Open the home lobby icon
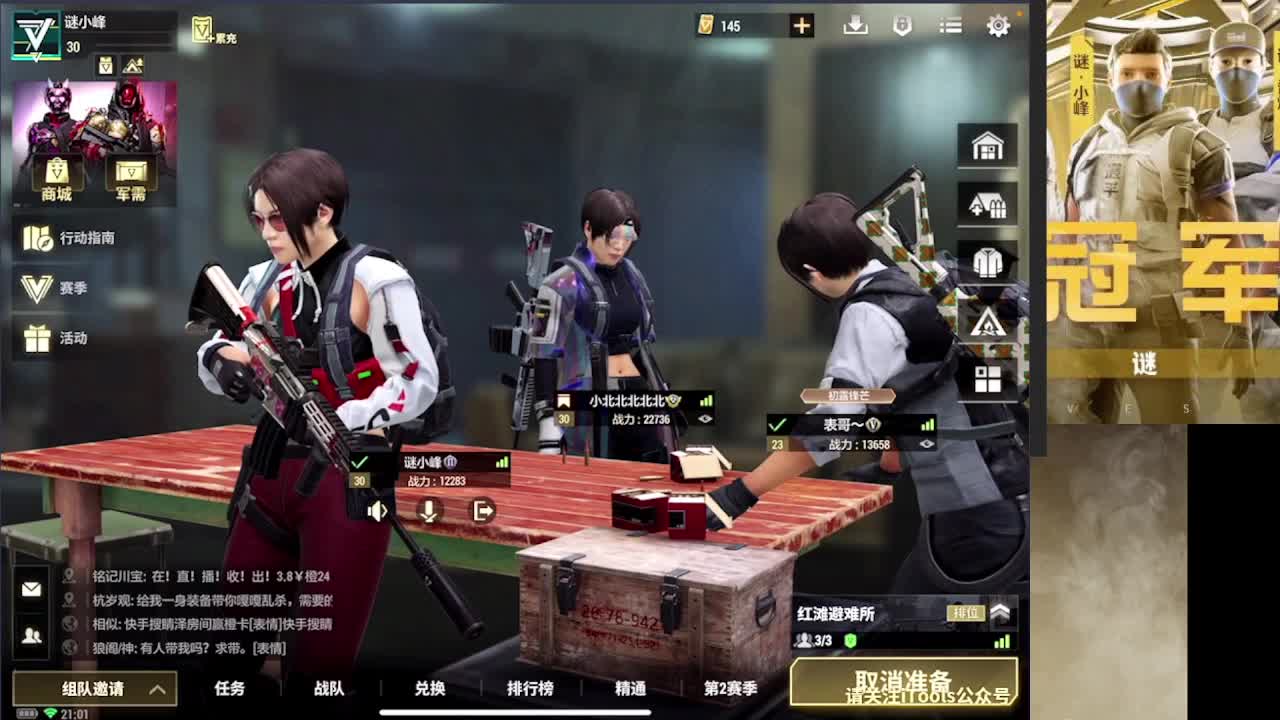Screen dimensions: 1280x720 986,144
